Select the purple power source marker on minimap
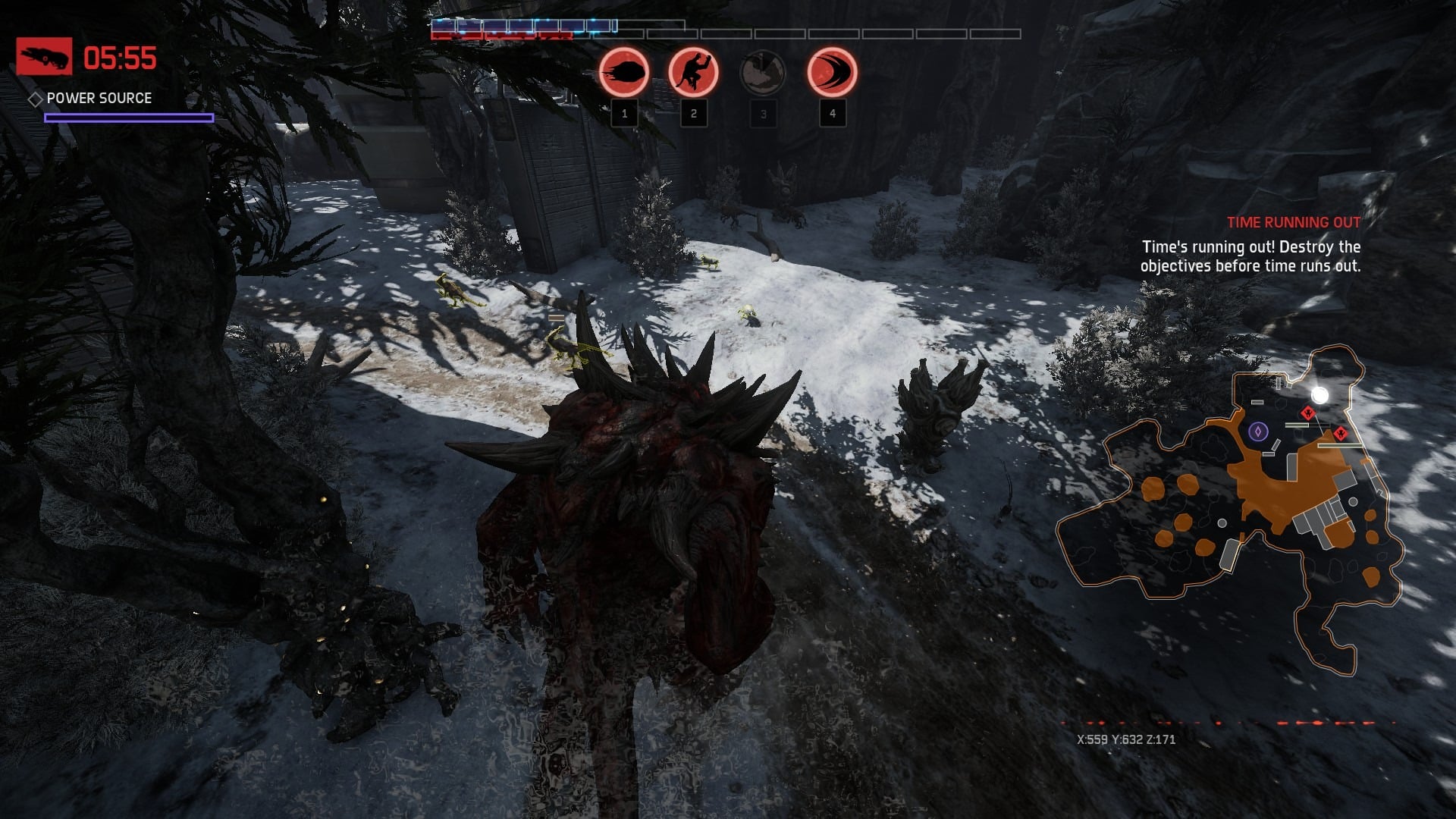This screenshot has height=819, width=1456. (x=1258, y=431)
